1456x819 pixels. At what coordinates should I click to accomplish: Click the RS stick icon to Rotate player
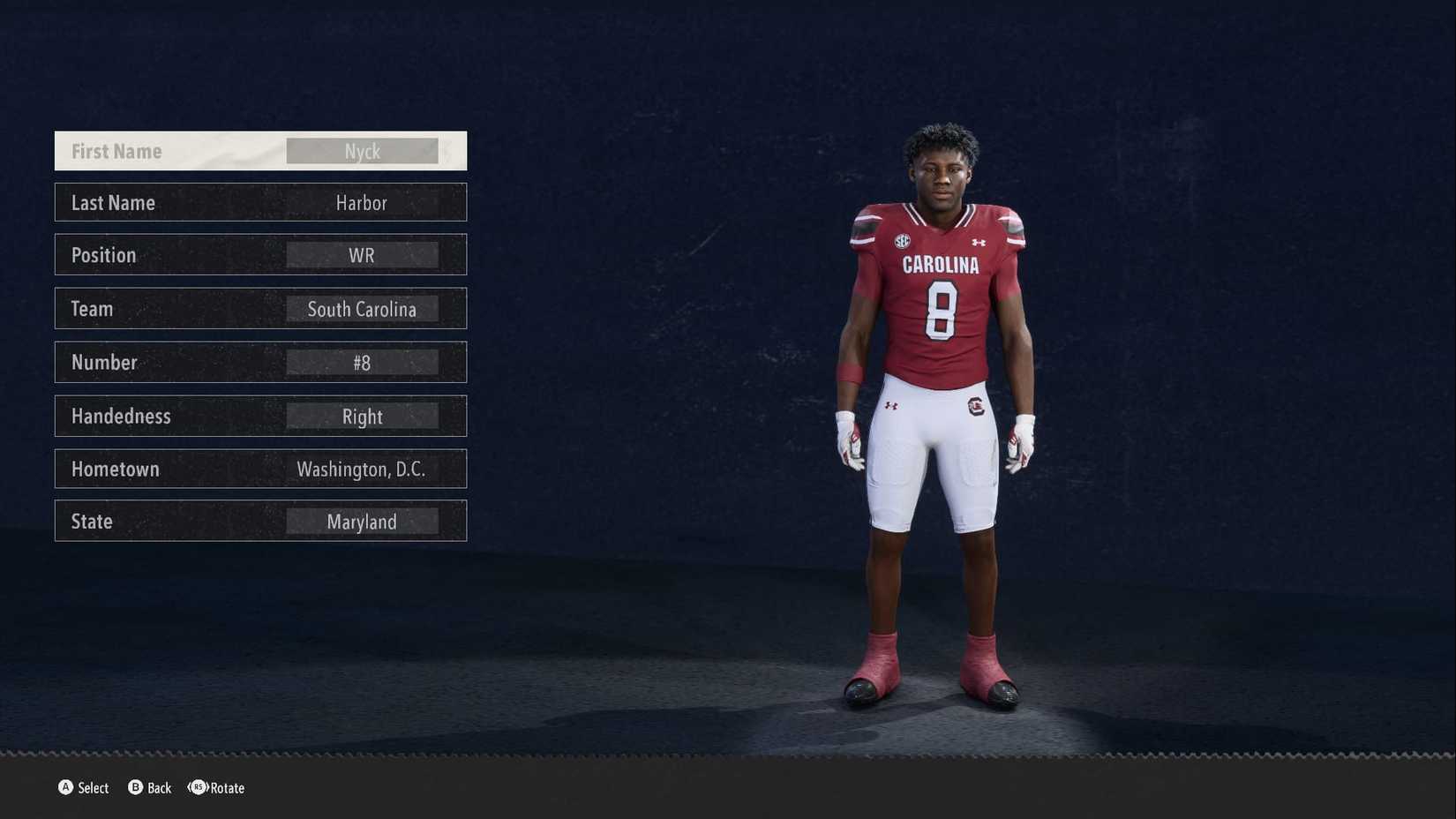click(x=198, y=788)
